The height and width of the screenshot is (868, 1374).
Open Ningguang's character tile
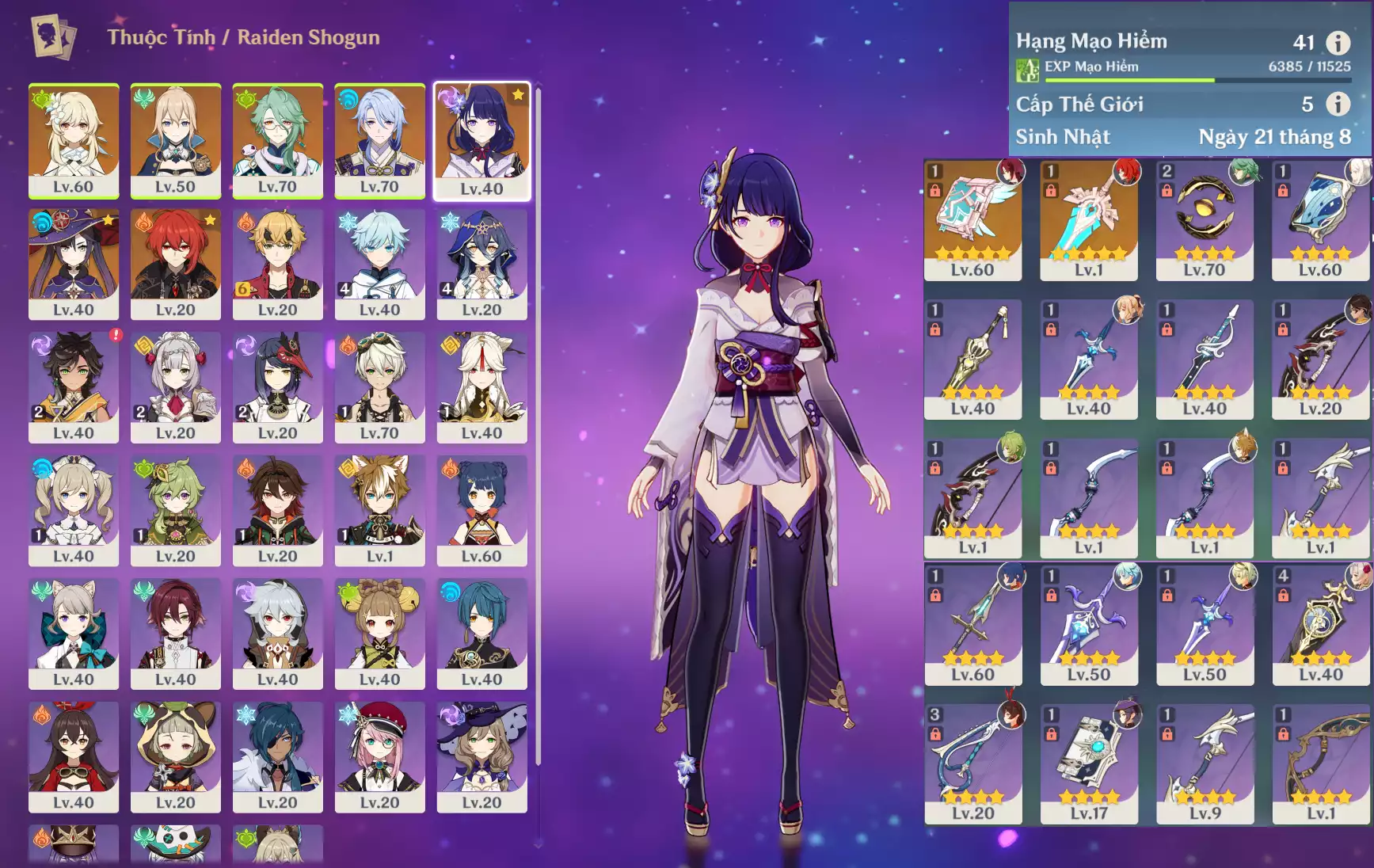[x=481, y=386]
